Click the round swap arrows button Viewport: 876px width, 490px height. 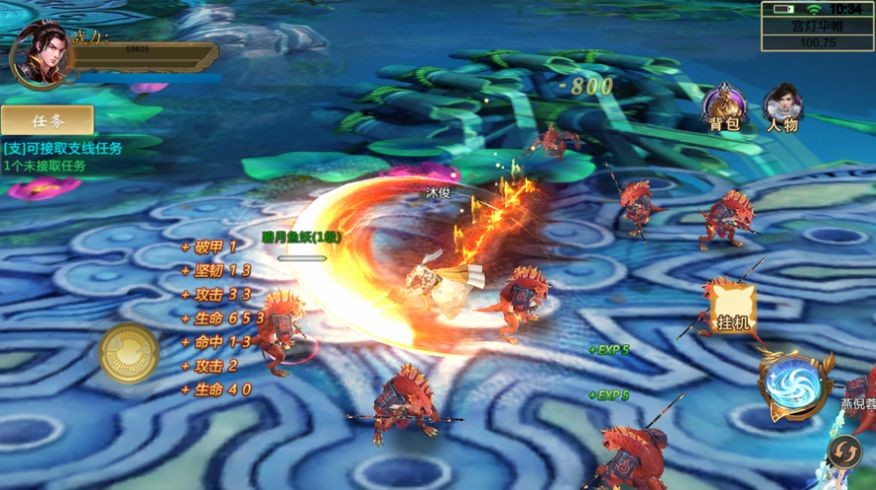[x=845, y=451]
